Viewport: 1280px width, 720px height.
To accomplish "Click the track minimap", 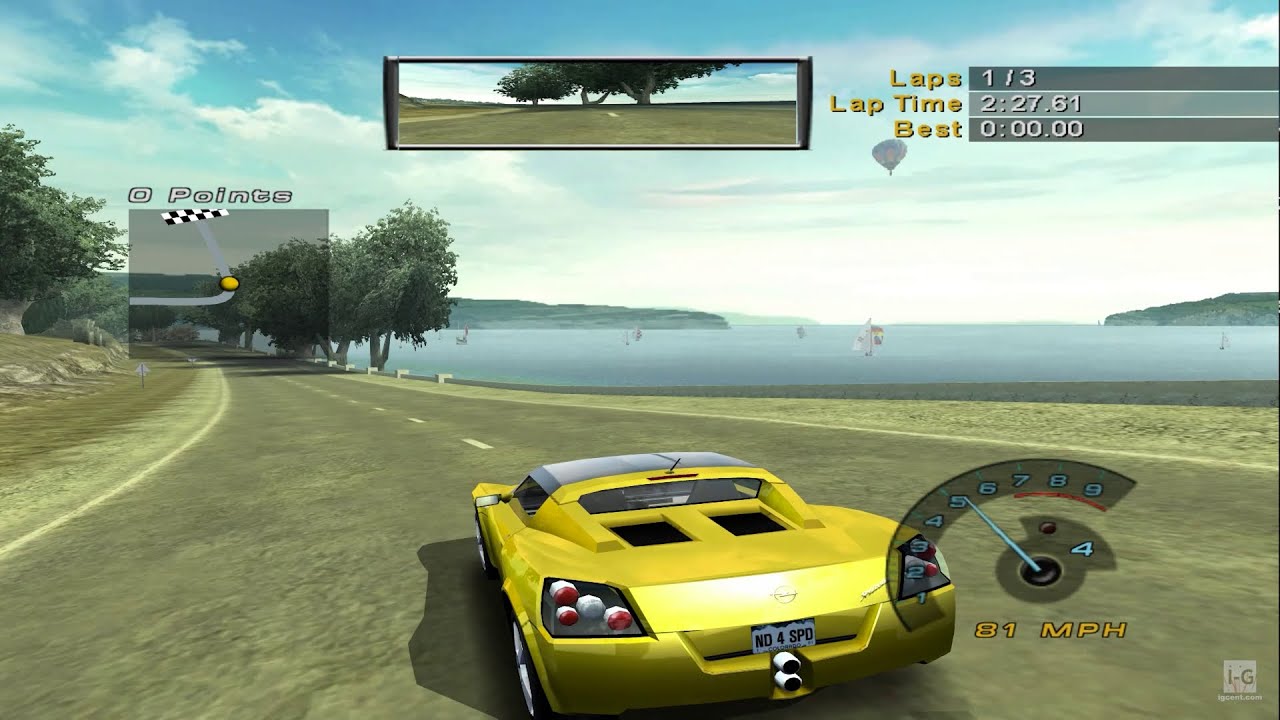I will pyautogui.click(x=228, y=283).
